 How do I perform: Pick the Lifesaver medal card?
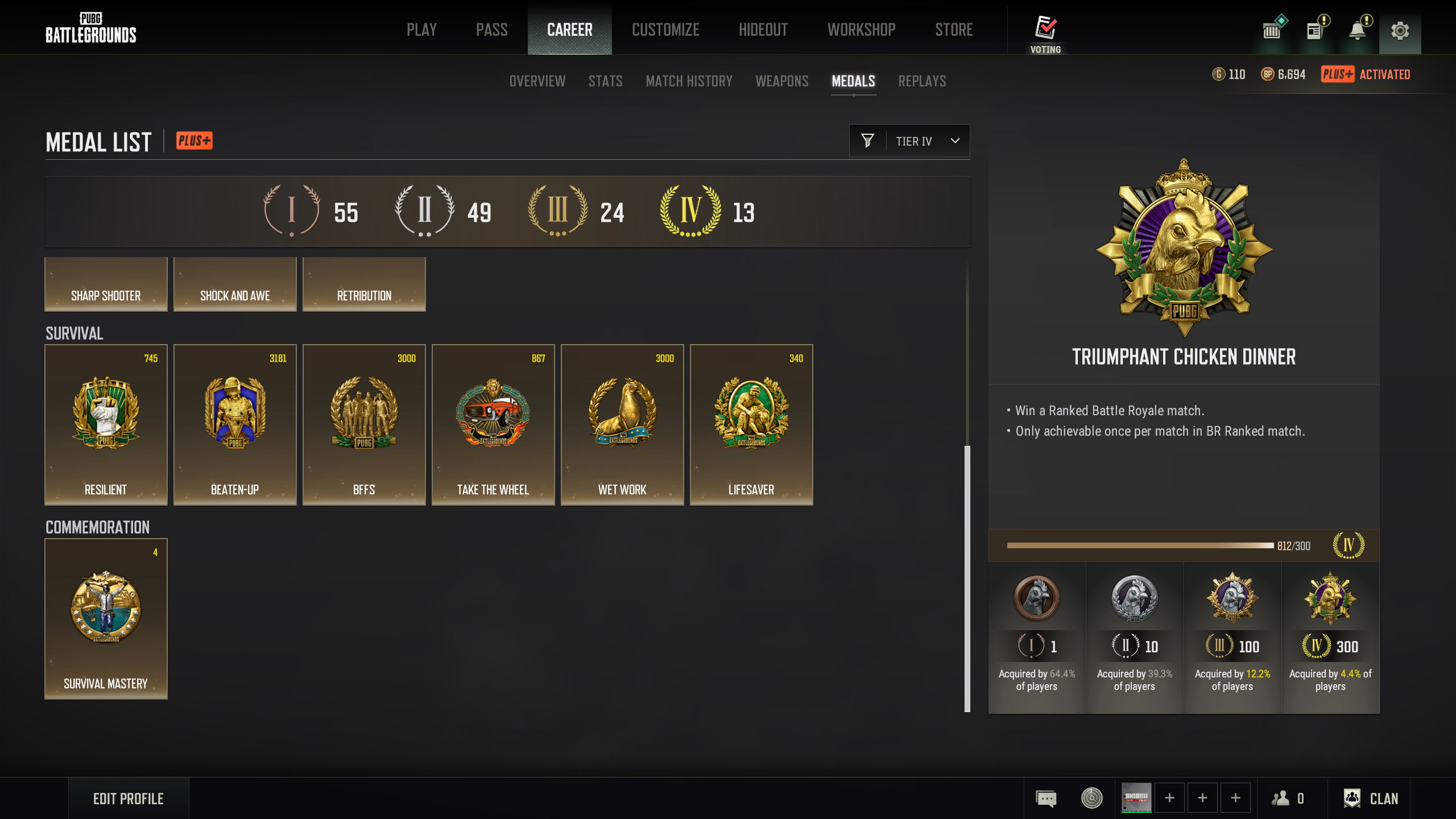(751, 424)
